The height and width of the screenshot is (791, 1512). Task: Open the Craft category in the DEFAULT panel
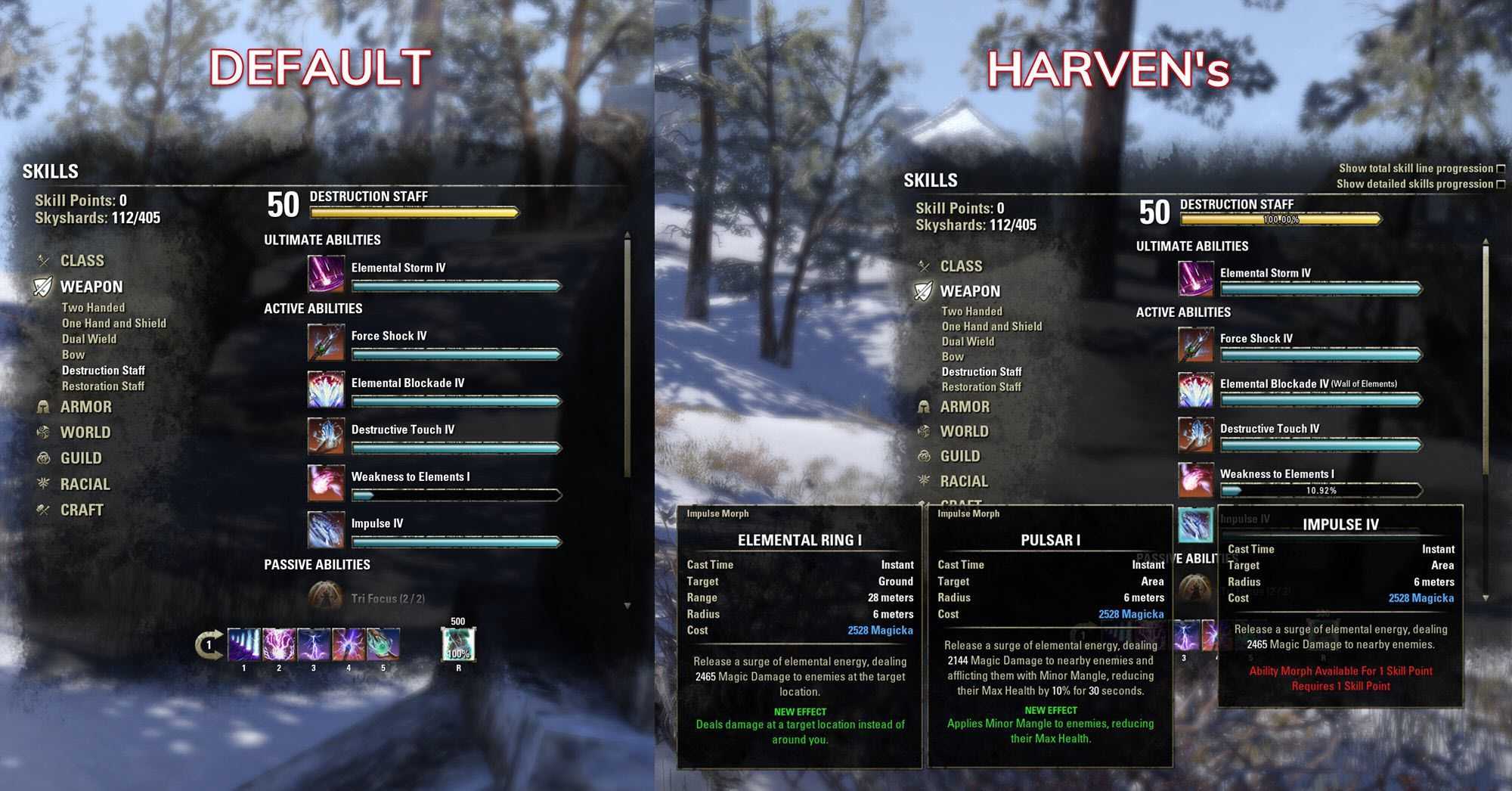point(82,510)
